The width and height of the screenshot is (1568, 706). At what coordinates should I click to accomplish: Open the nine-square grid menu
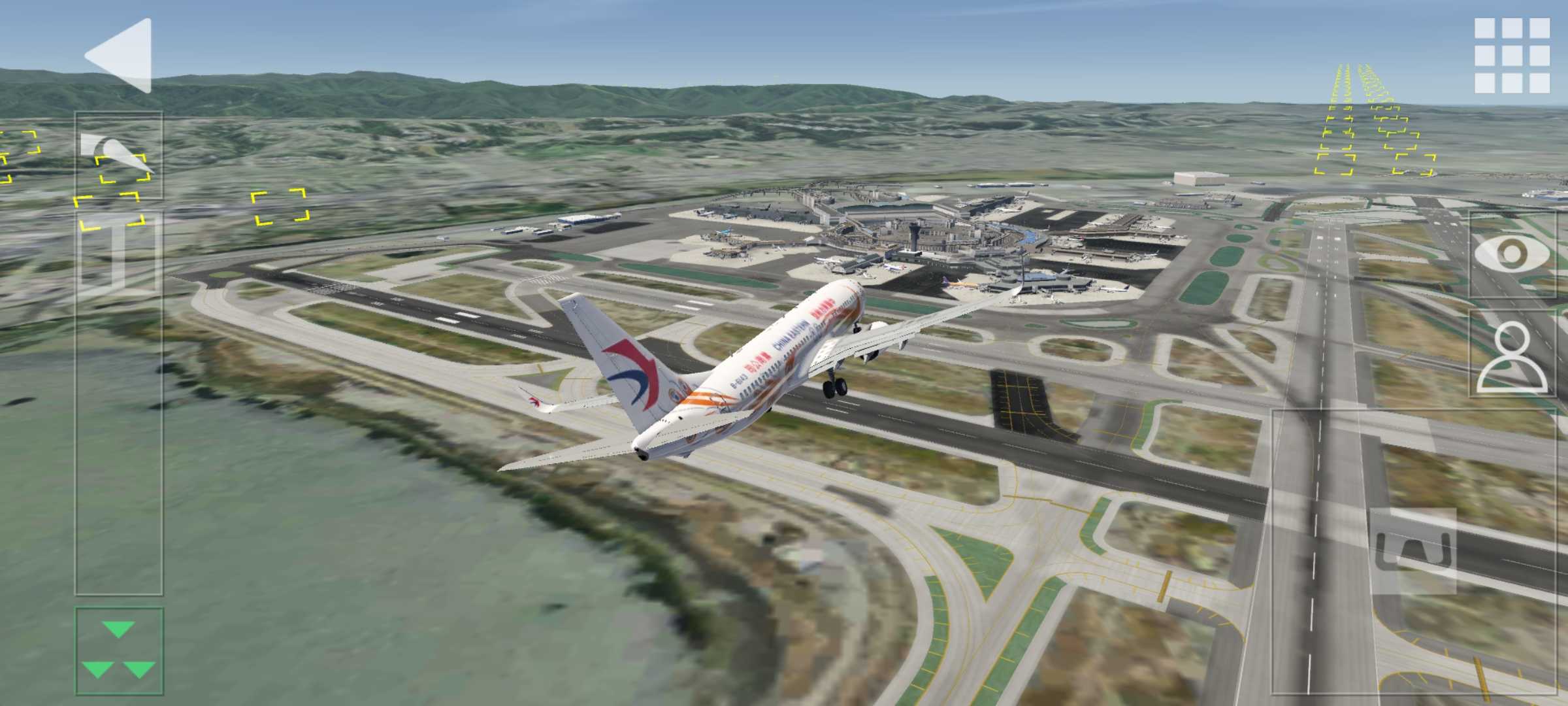1512,56
